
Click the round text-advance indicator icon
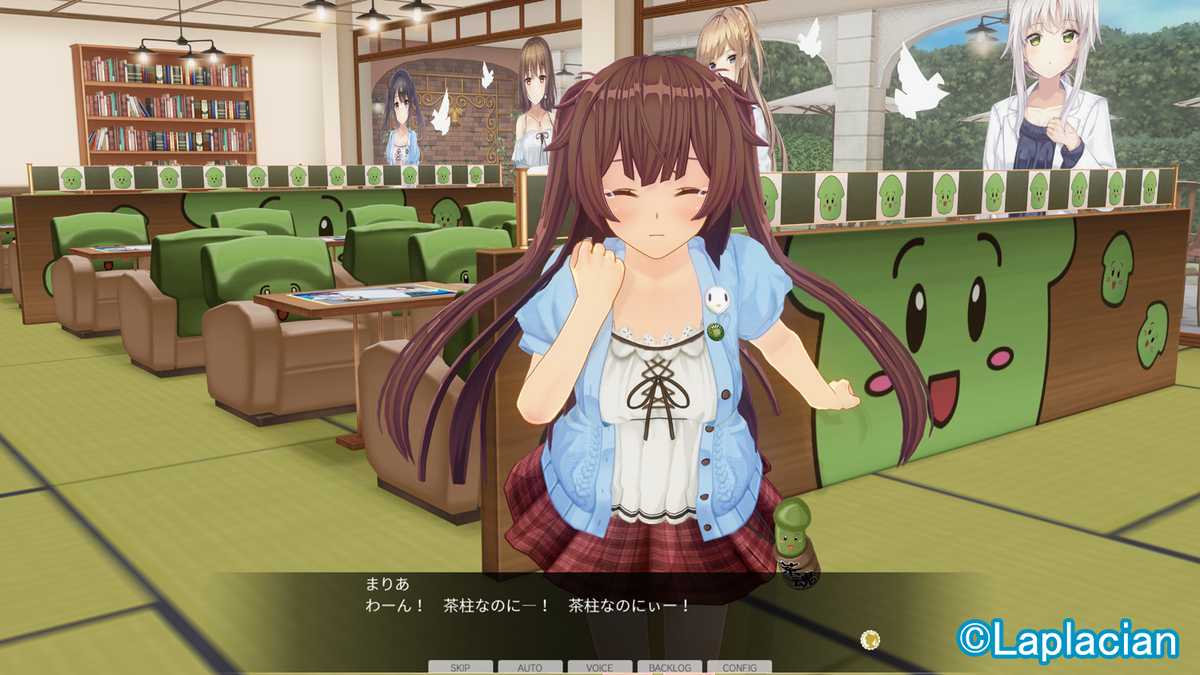pos(871,637)
